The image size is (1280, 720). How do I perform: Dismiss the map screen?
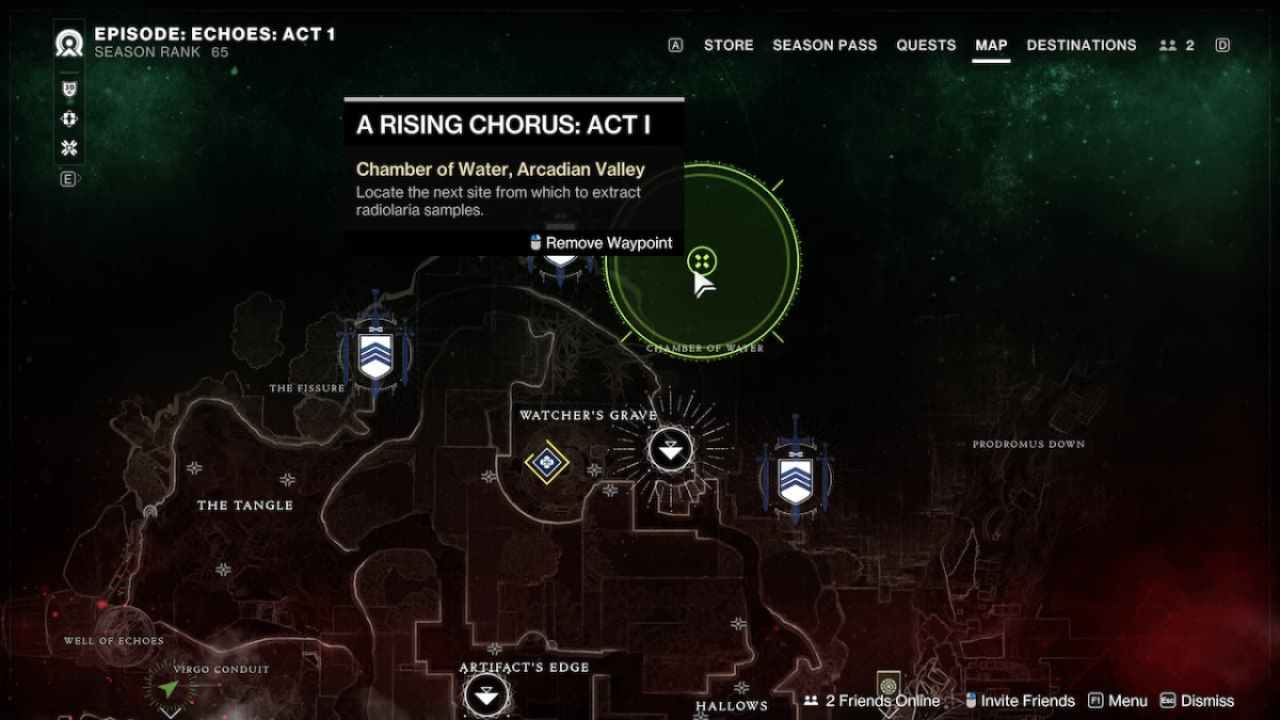point(1197,701)
